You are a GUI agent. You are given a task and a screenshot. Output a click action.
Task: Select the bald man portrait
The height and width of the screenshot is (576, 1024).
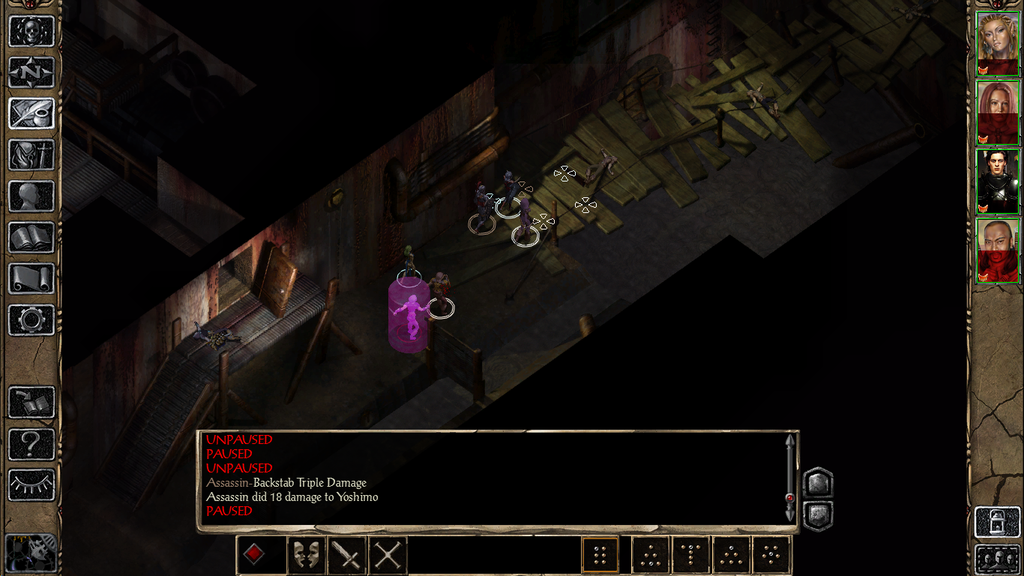pyautogui.click(x=997, y=250)
